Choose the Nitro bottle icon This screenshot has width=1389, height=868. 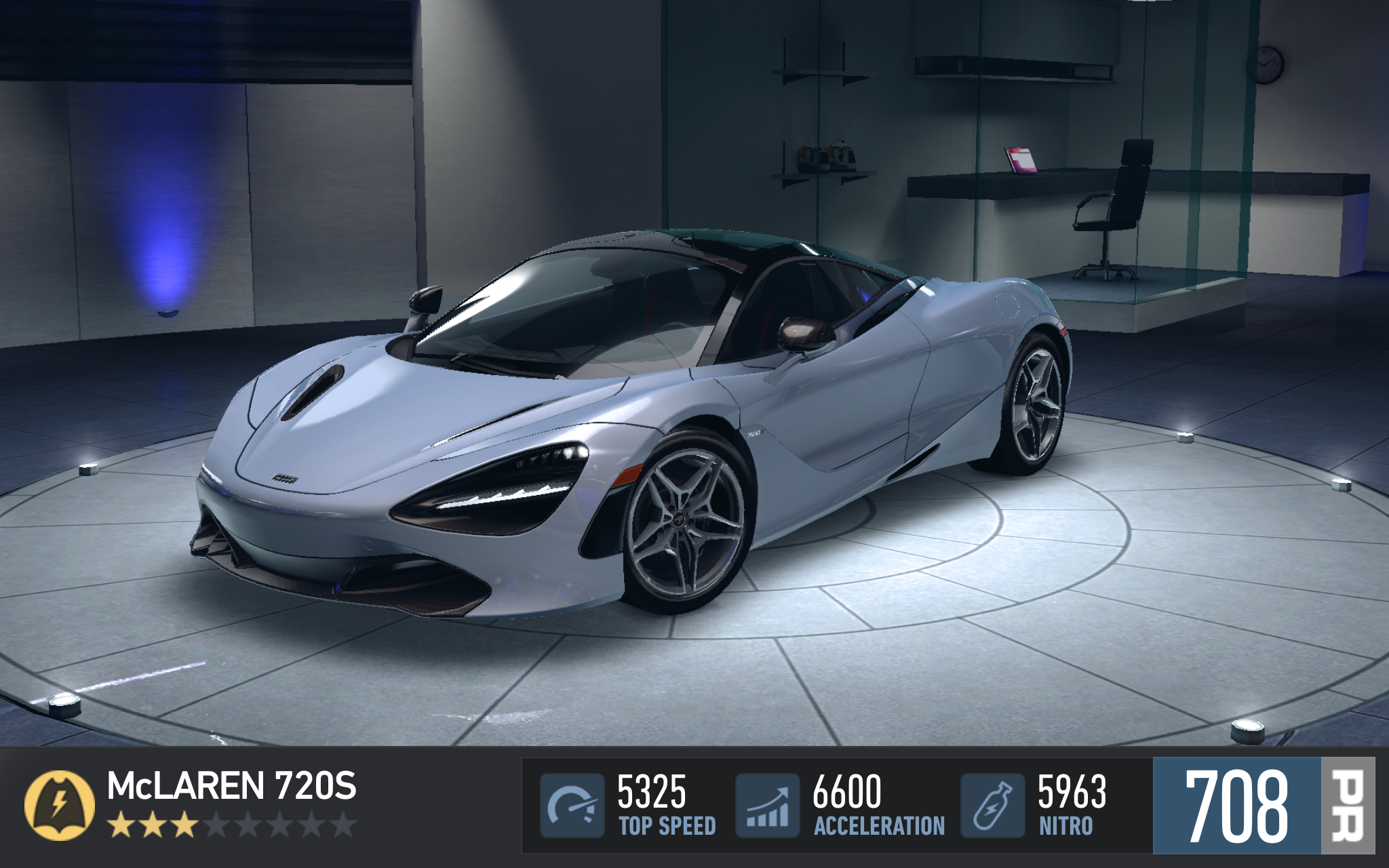pos(992,806)
